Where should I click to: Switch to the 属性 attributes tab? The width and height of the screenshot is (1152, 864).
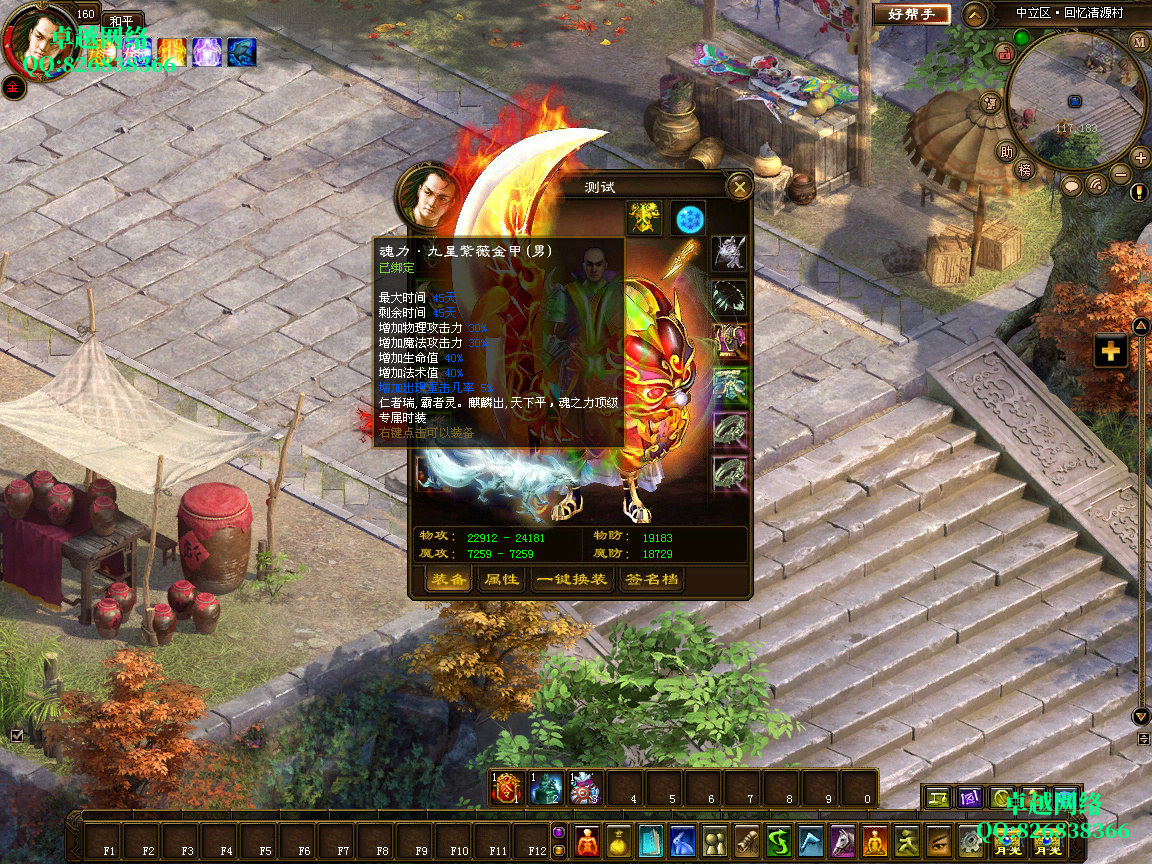(501, 580)
